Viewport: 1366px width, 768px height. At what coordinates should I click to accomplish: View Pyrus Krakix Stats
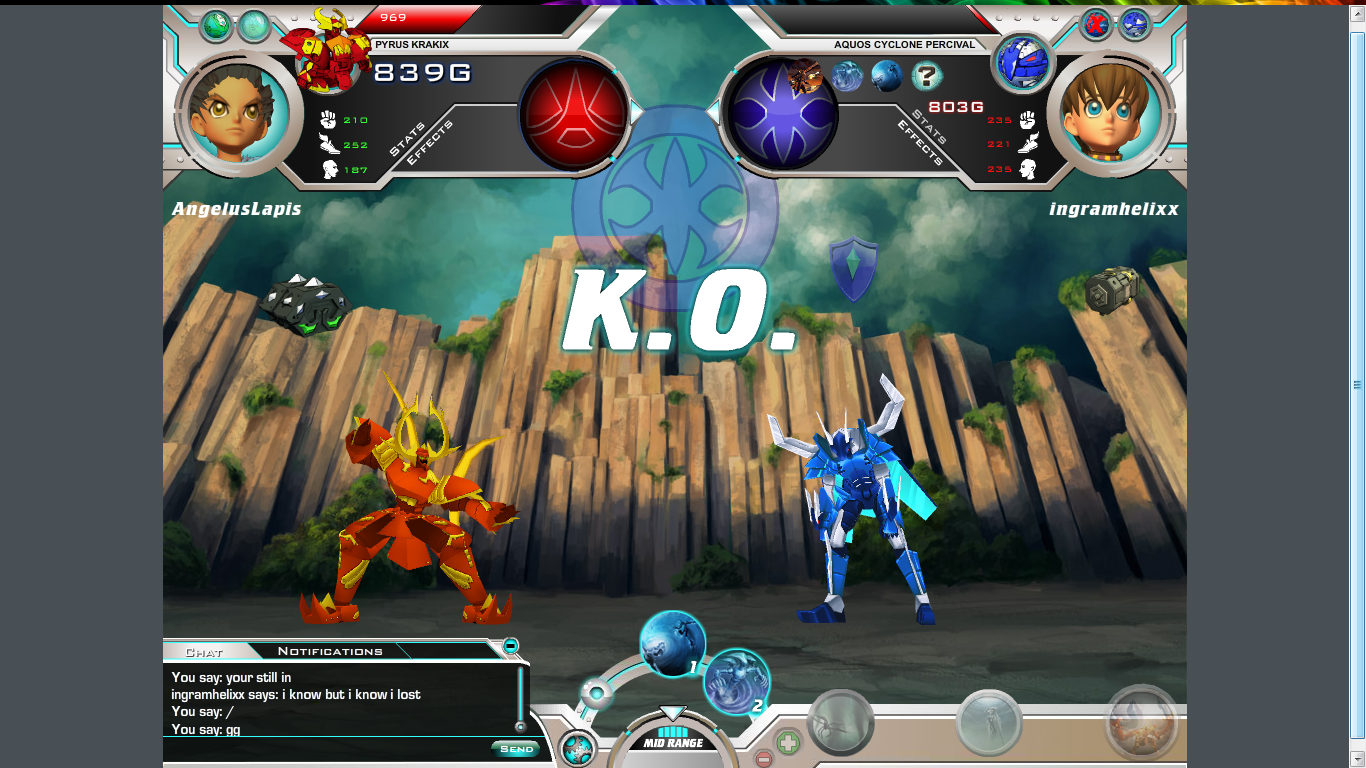[407, 139]
